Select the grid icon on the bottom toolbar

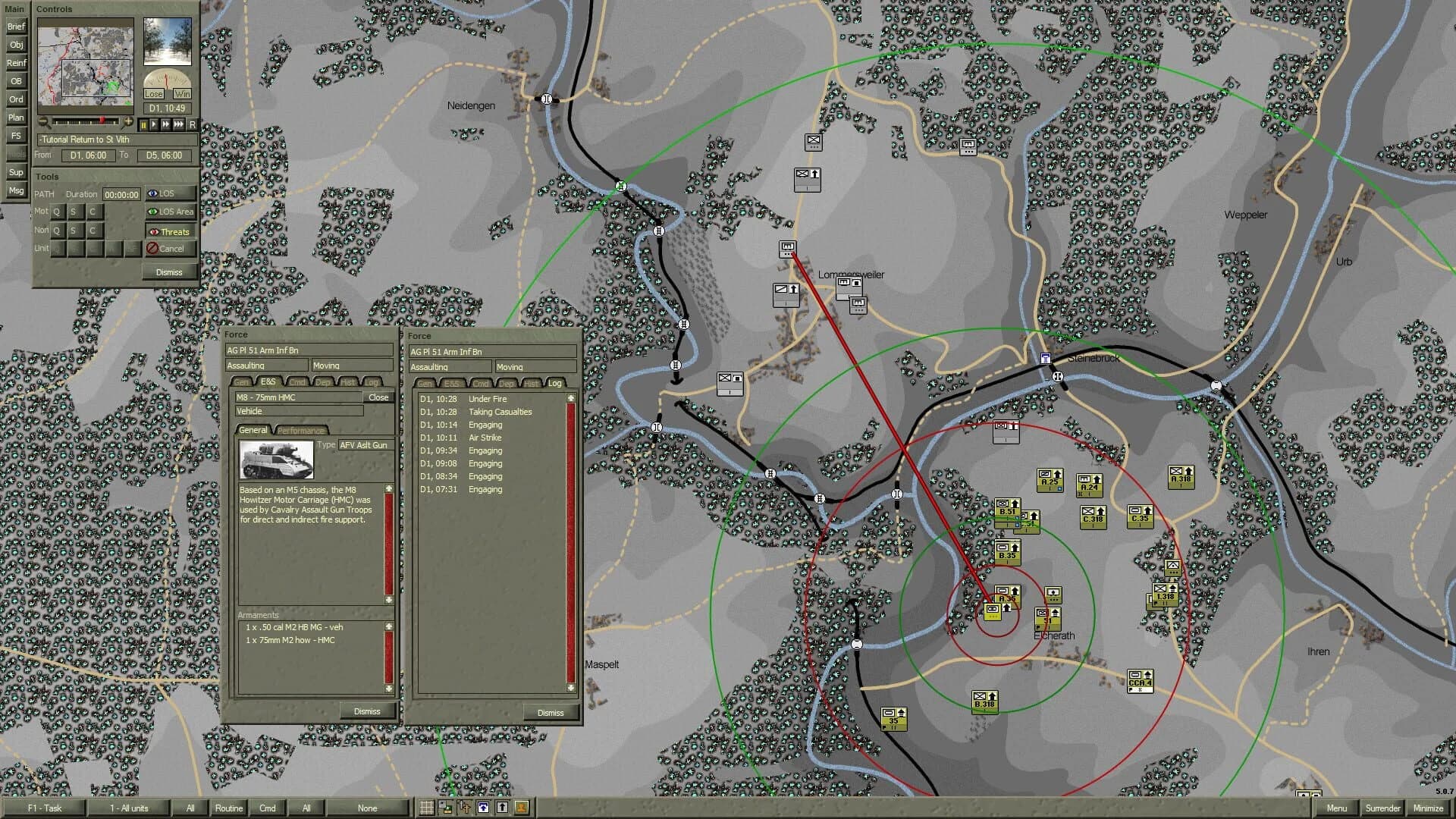427,808
